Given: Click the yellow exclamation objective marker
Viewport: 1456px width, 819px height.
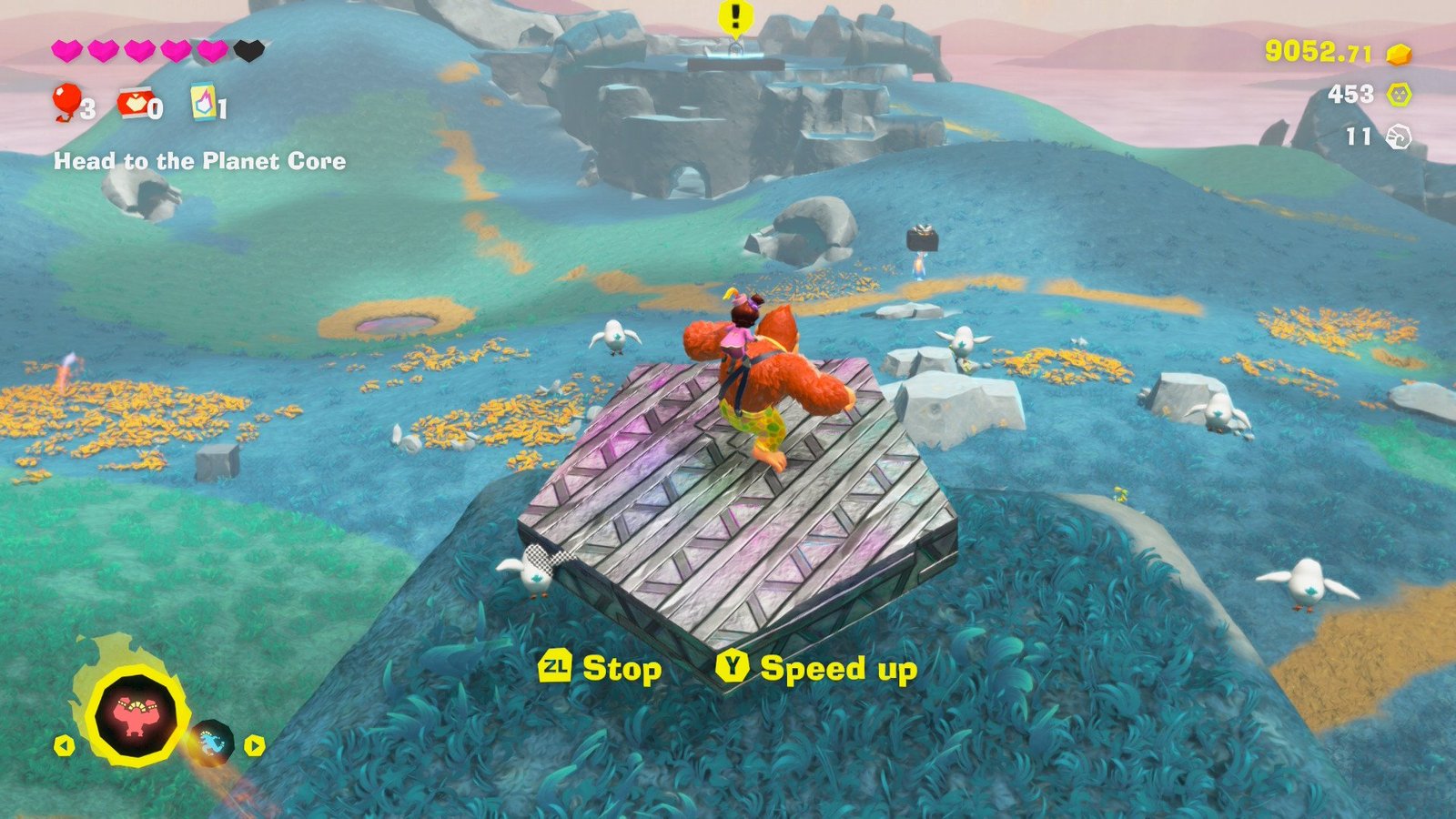Looking at the screenshot, I should pos(734,16).
